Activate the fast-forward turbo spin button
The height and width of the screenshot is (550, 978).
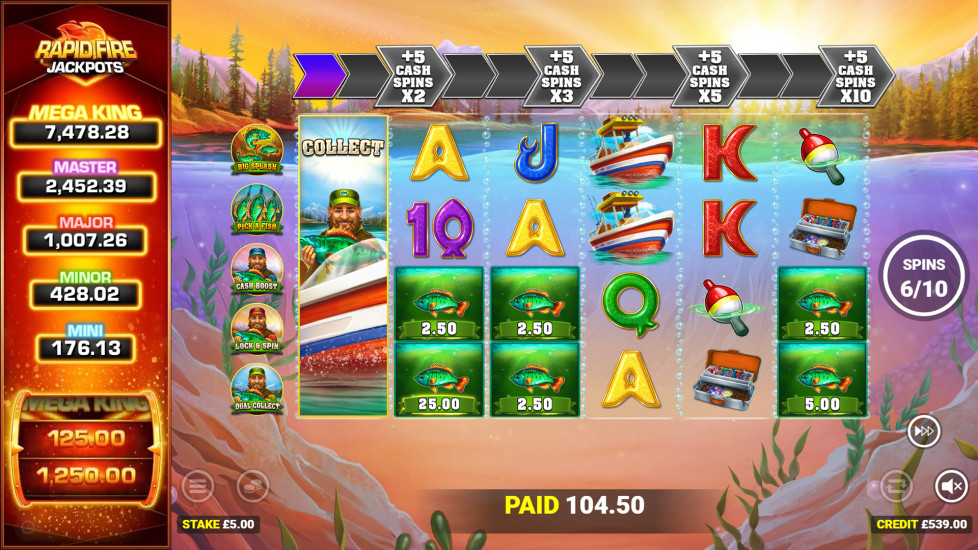point(923,431)
